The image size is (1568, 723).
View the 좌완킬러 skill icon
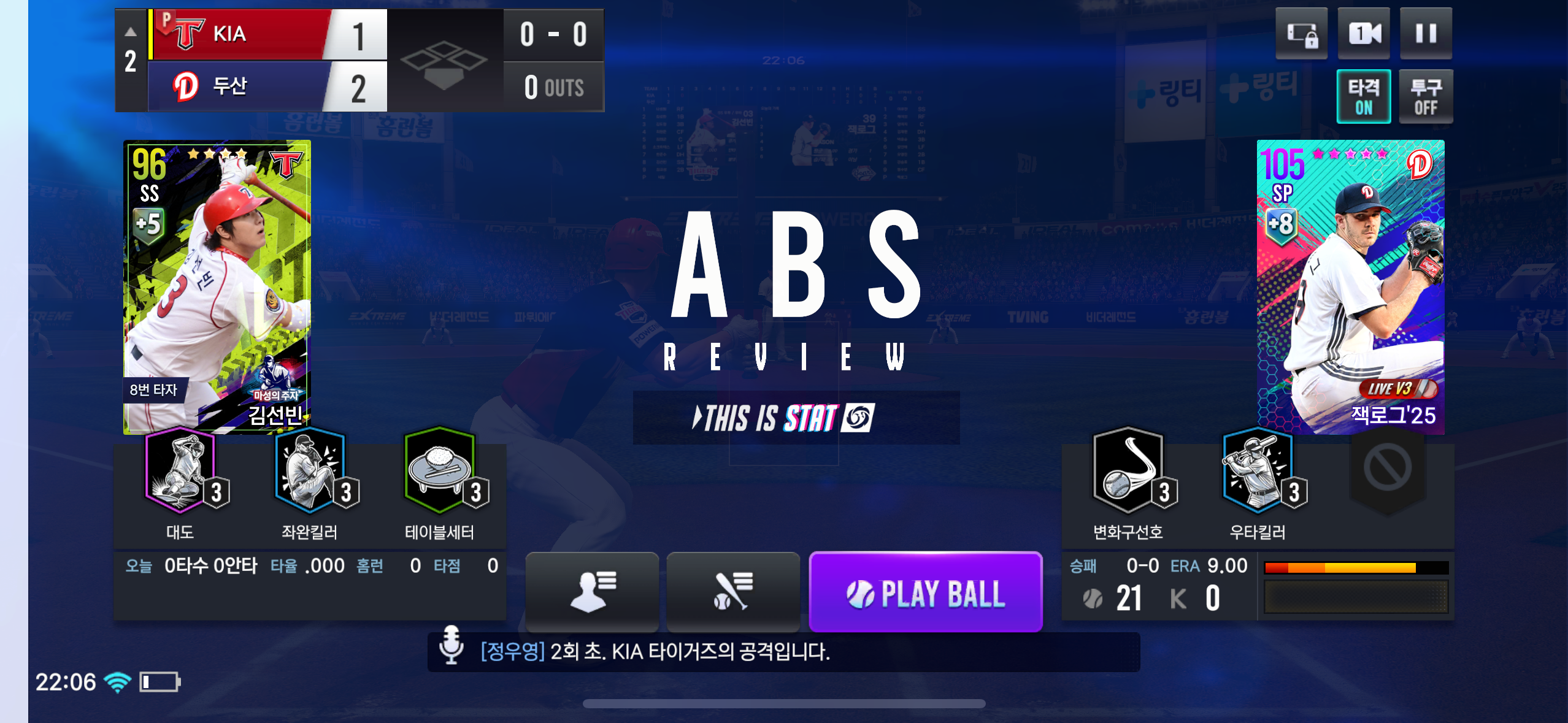(310, 471)
